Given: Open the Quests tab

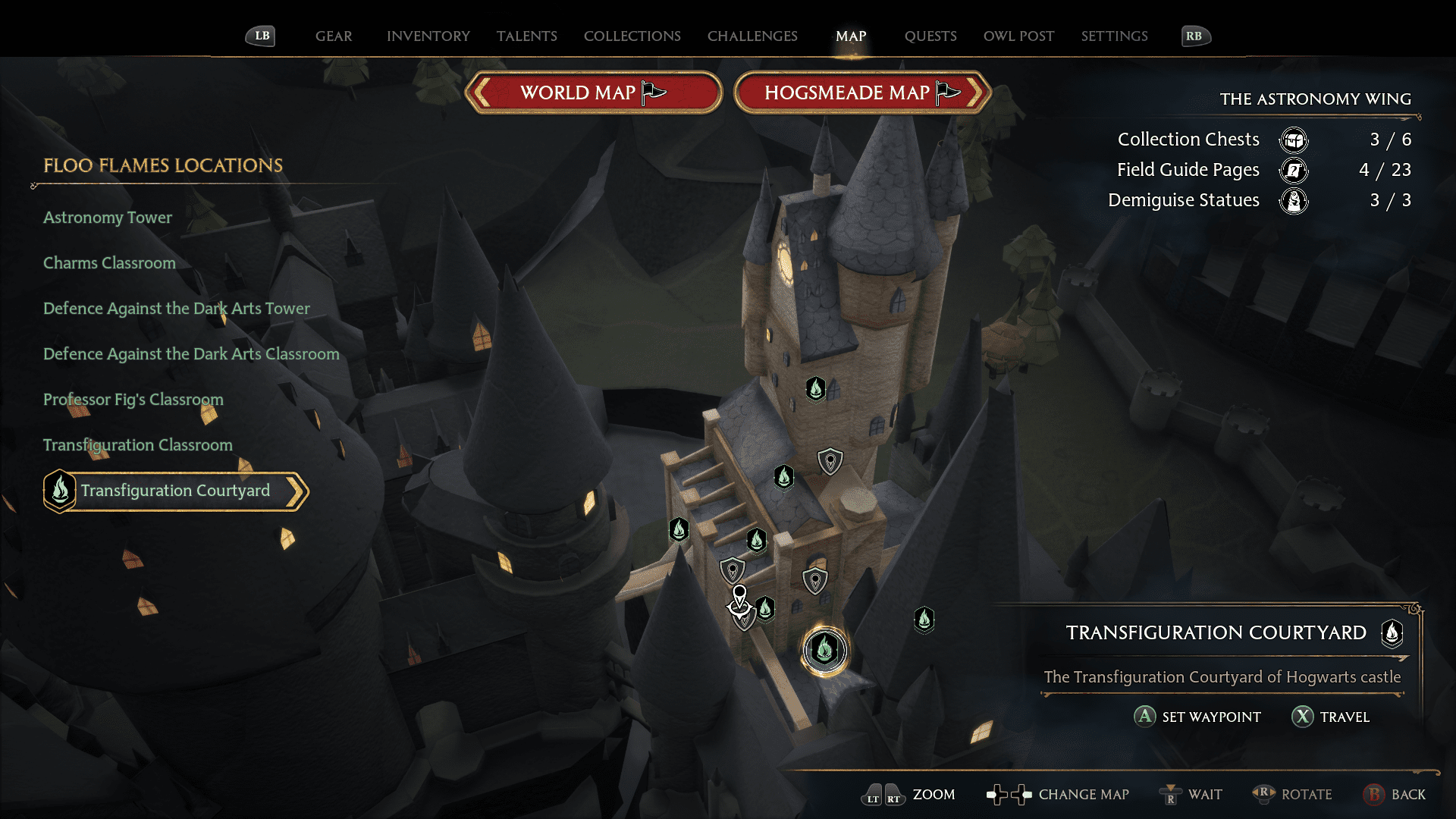Looking at the screenshot, I should [930, 36].
